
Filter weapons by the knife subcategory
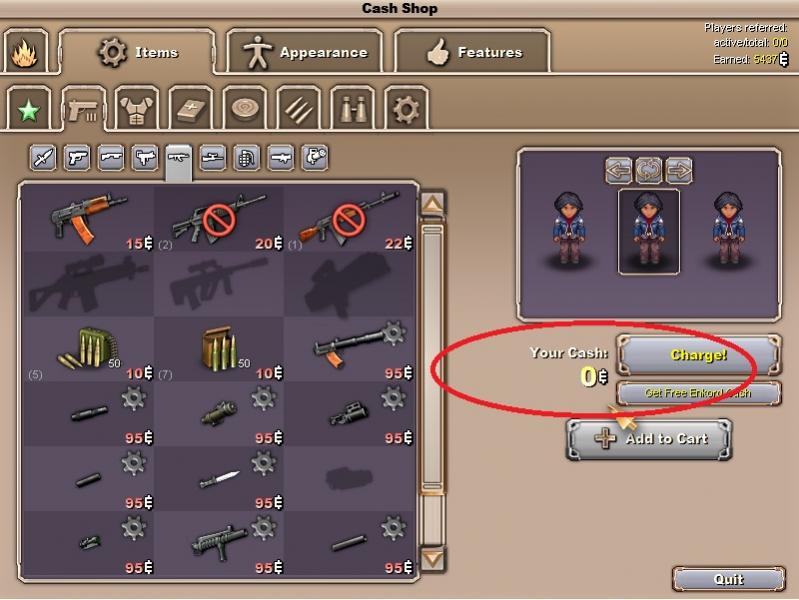coord(43,157)
